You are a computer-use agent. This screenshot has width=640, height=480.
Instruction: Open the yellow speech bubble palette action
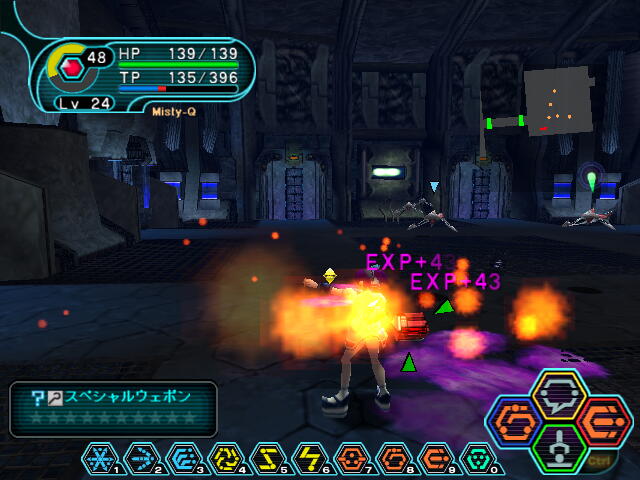[x=559, y=393]
